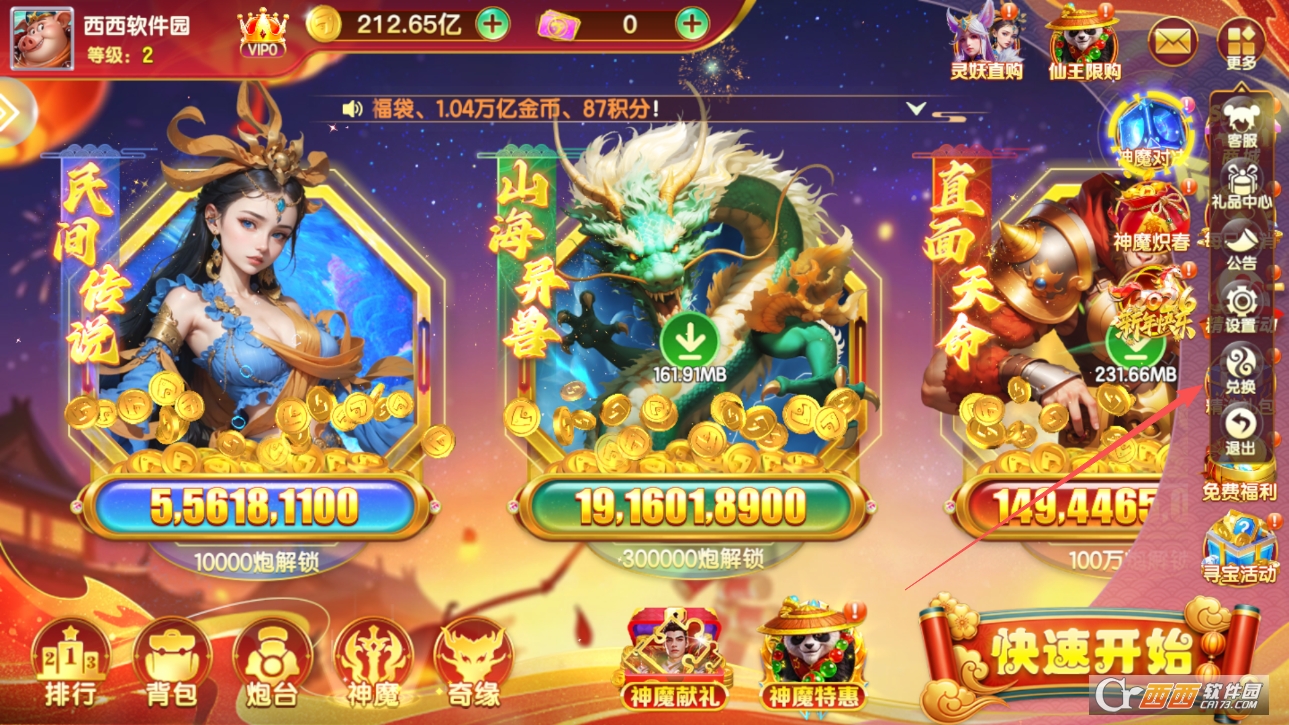This screenshot has width=1289, height=725.
Task: Download the 山海异兽 dragon room
Action: pos(689,340)
